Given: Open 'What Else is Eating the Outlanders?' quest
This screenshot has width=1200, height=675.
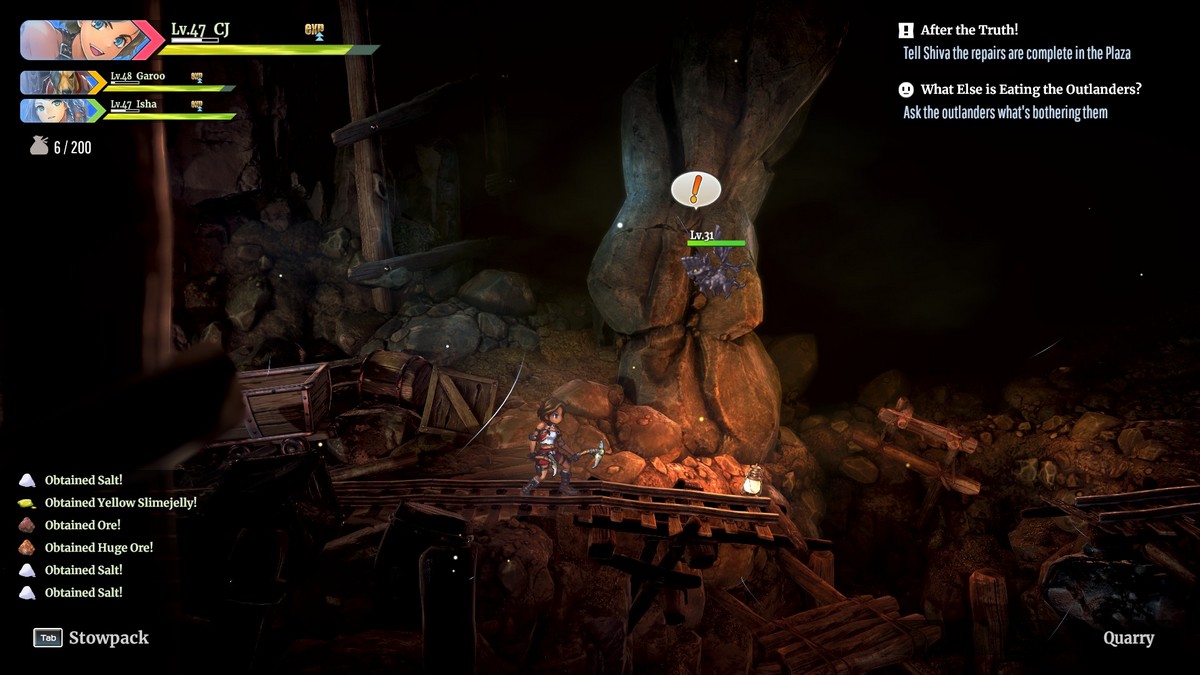Looking at the screenshot, I should (x=1030, y=89).
